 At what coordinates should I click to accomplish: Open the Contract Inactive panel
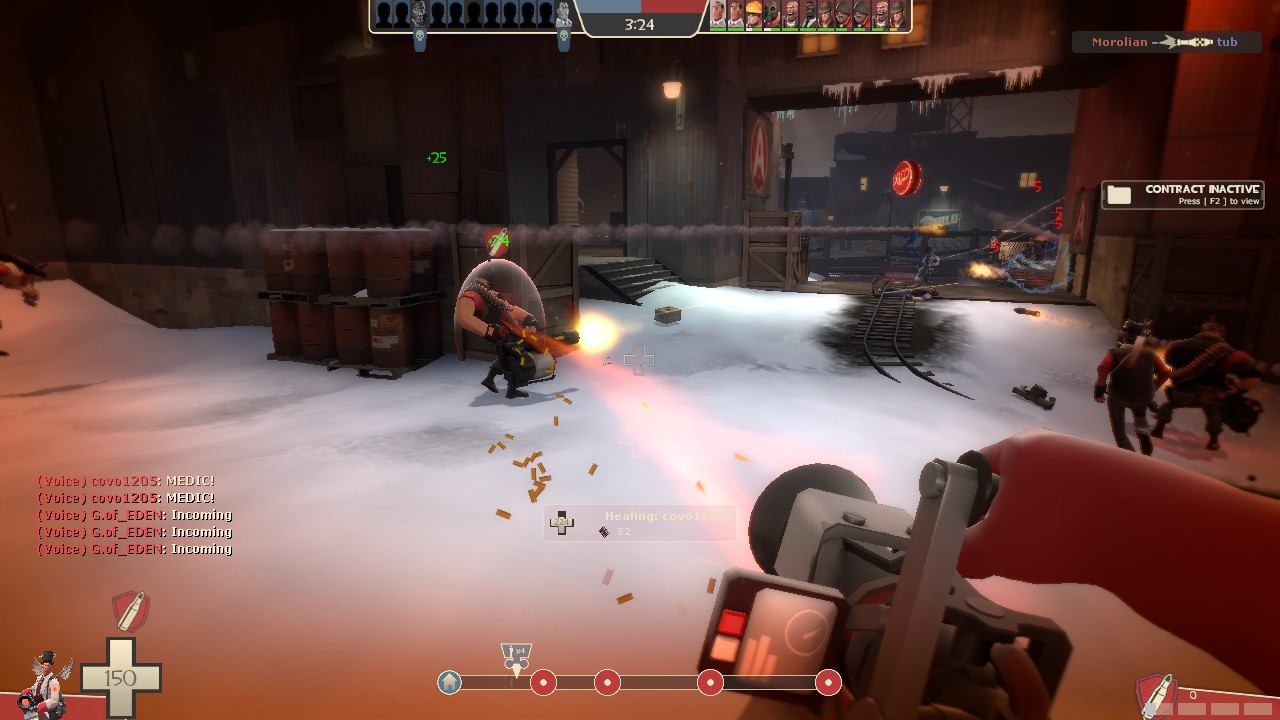point(1182,194)
